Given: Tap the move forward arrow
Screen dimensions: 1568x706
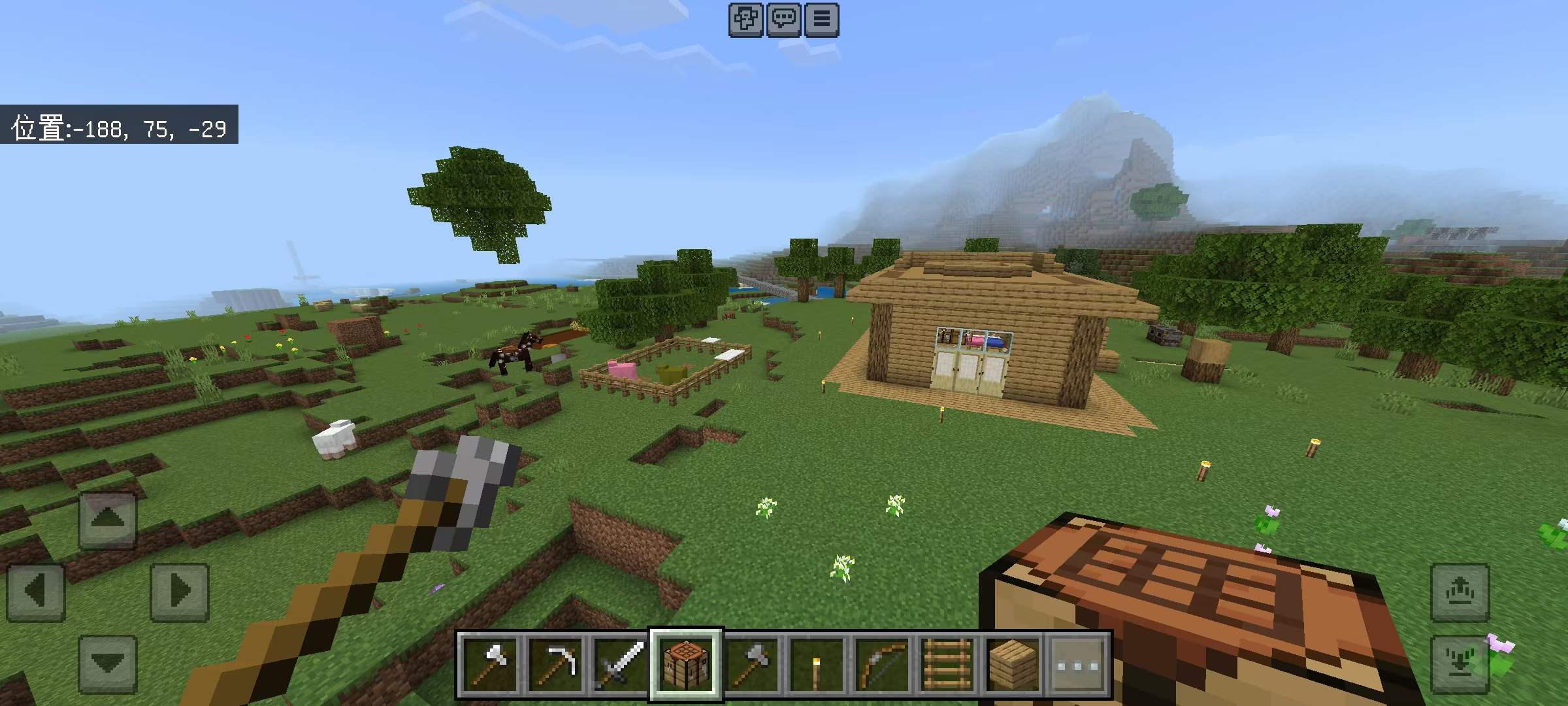Looking at the screenshot, I should (108, 520).
